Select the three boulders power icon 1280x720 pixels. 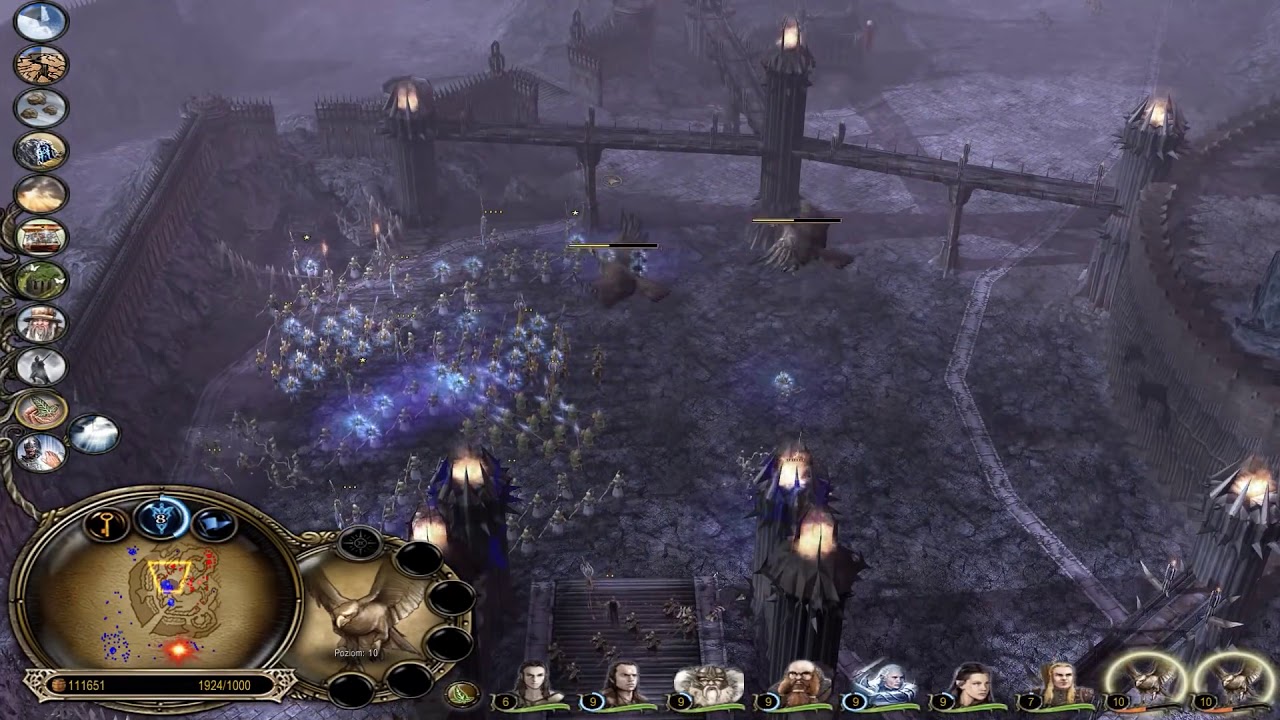click(x=41, y=107)
